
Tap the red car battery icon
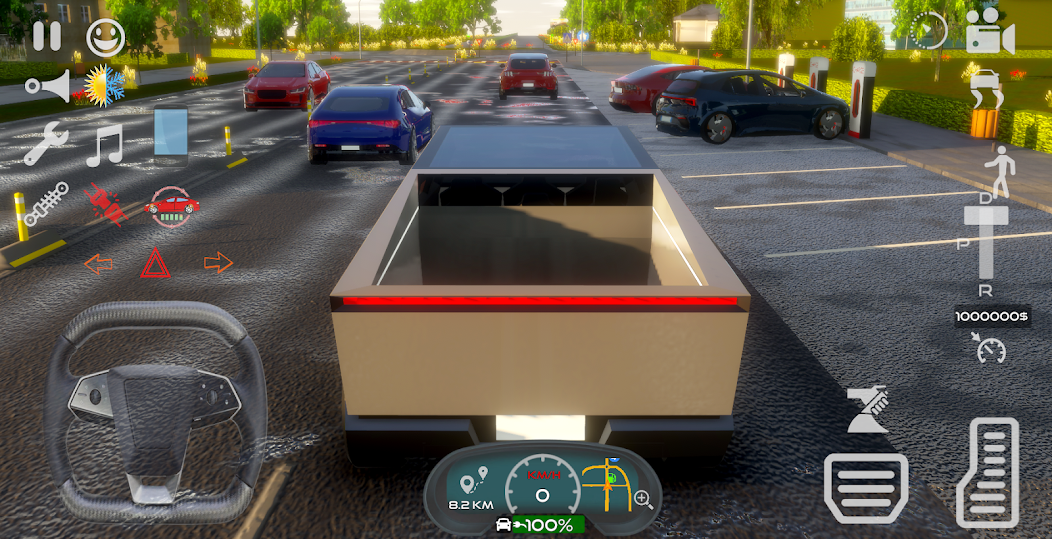coord(173,205)
